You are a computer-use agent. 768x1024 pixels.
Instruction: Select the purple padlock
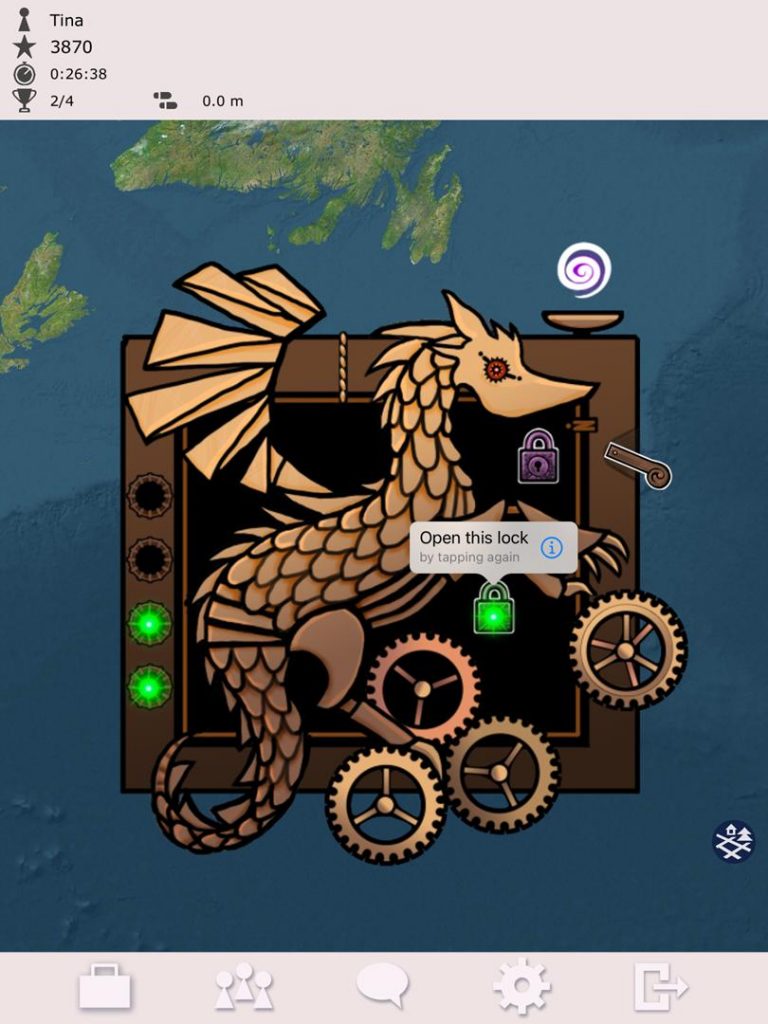point(538,457)
